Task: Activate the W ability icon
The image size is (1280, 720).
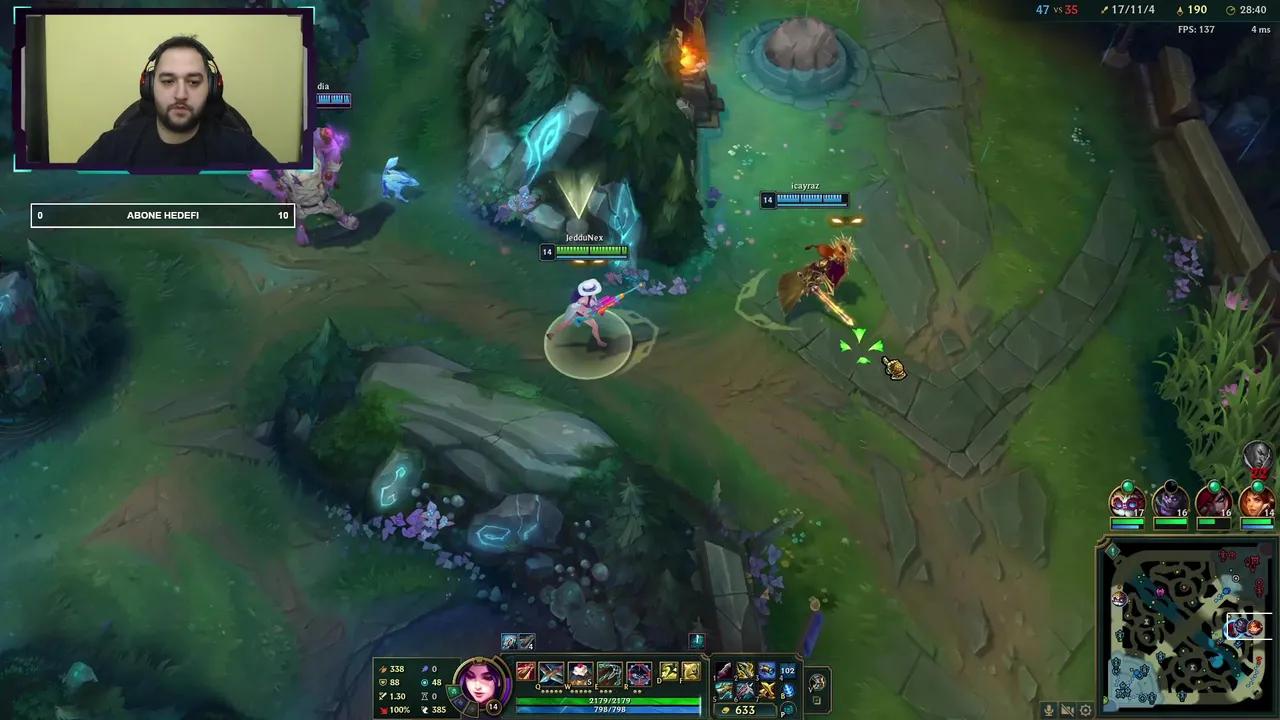Action: (x=581, y=672)
